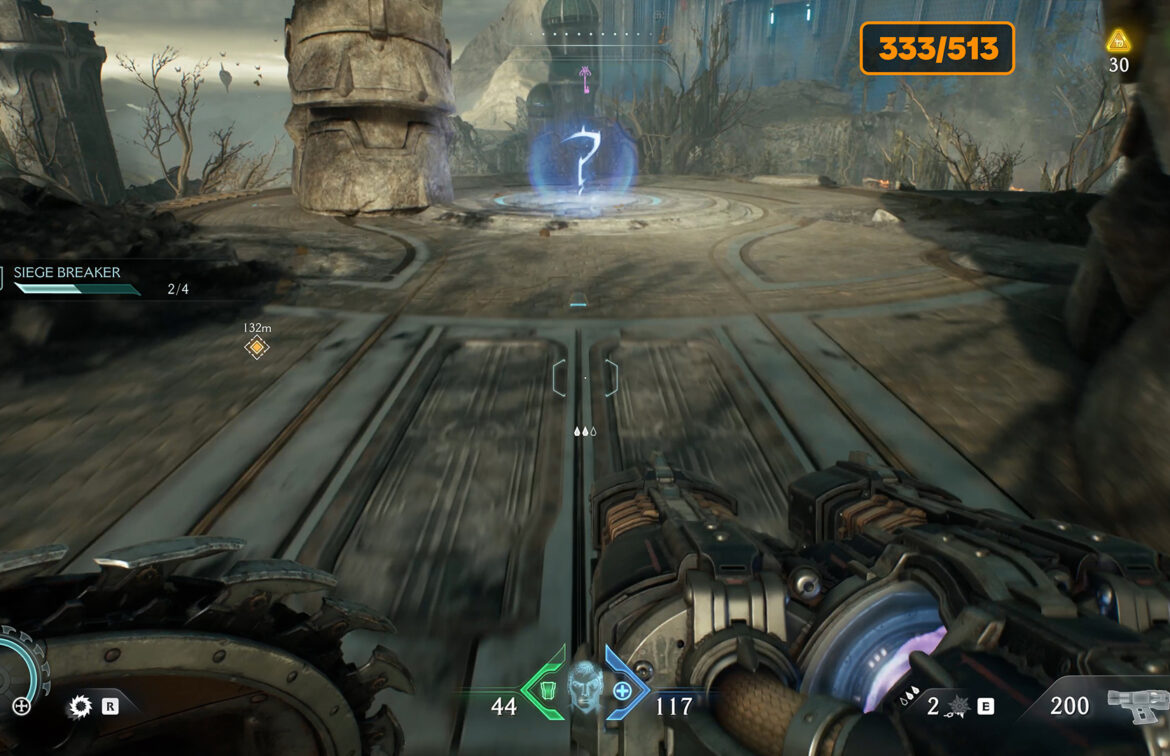Viewport: 1170px width, 756px height.
Task: Click the circular crosshair icon on shield gauge
Action: tap(21, 706)
